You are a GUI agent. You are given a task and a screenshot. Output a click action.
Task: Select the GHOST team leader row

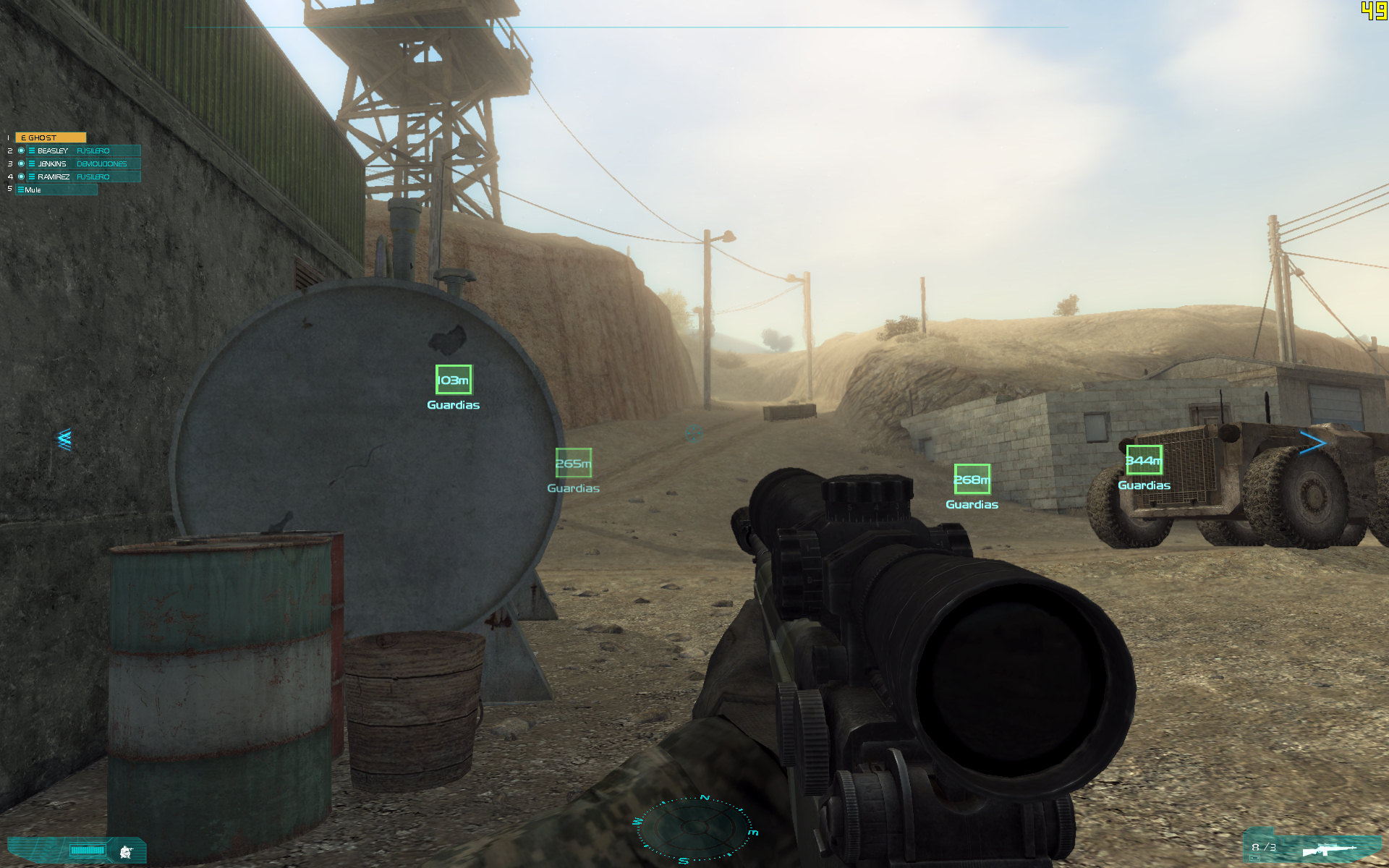[x=50, y=137]
